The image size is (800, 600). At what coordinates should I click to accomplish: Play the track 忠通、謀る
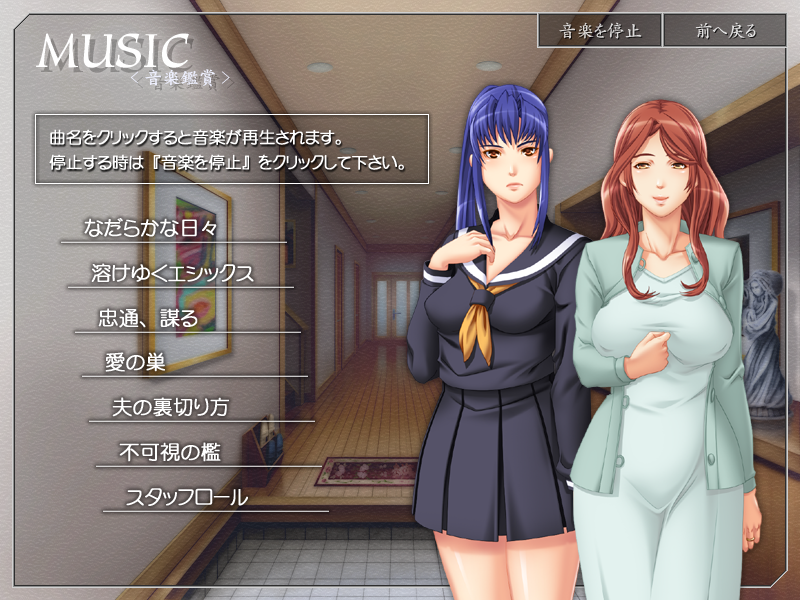pyautogui.click(x=149, y=319)
